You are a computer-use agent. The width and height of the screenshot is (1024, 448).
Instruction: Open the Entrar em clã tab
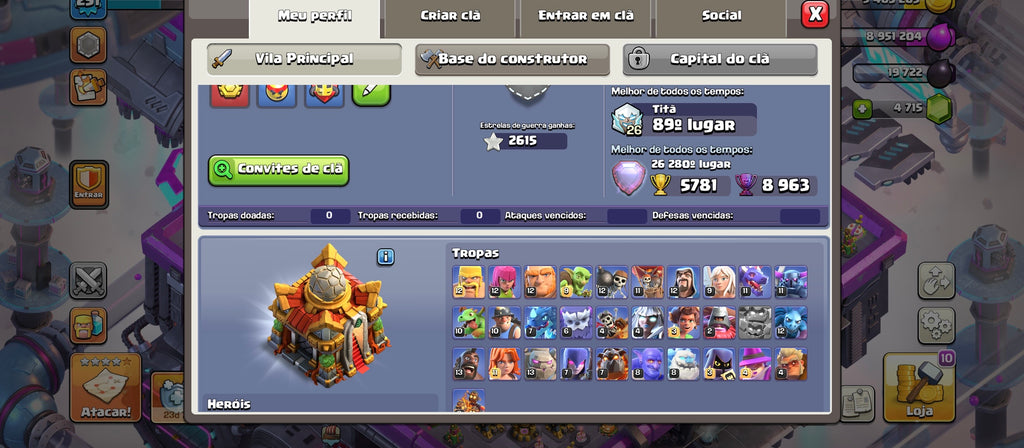[x=585, y=16]
